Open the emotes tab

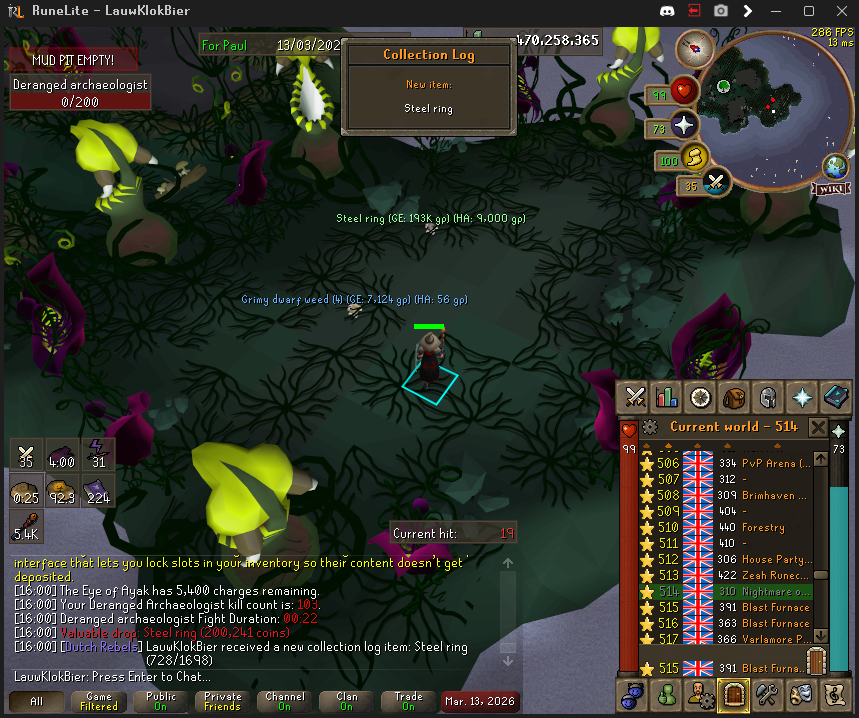801,693
